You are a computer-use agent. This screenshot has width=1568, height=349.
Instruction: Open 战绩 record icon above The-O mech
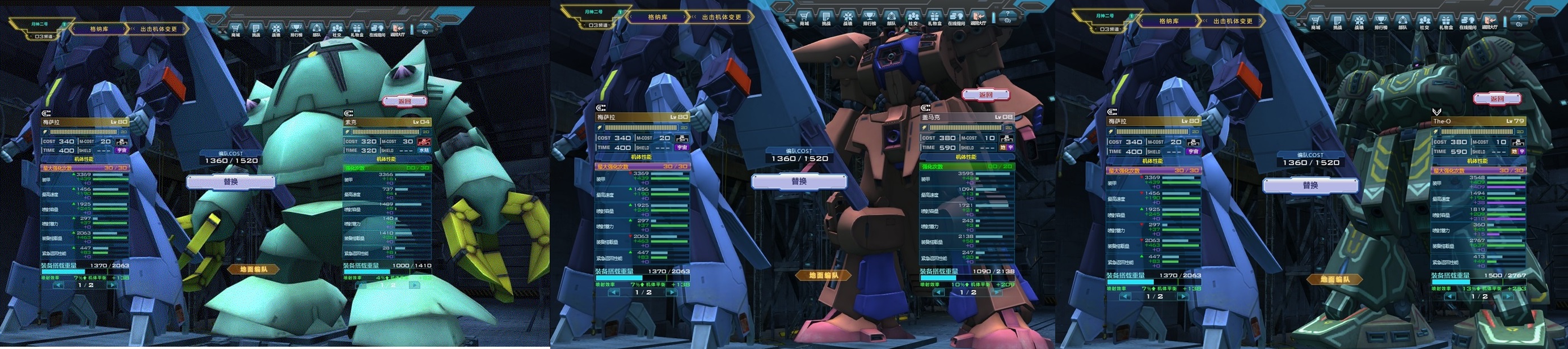pyautogui.click(x=1359, y=22)
